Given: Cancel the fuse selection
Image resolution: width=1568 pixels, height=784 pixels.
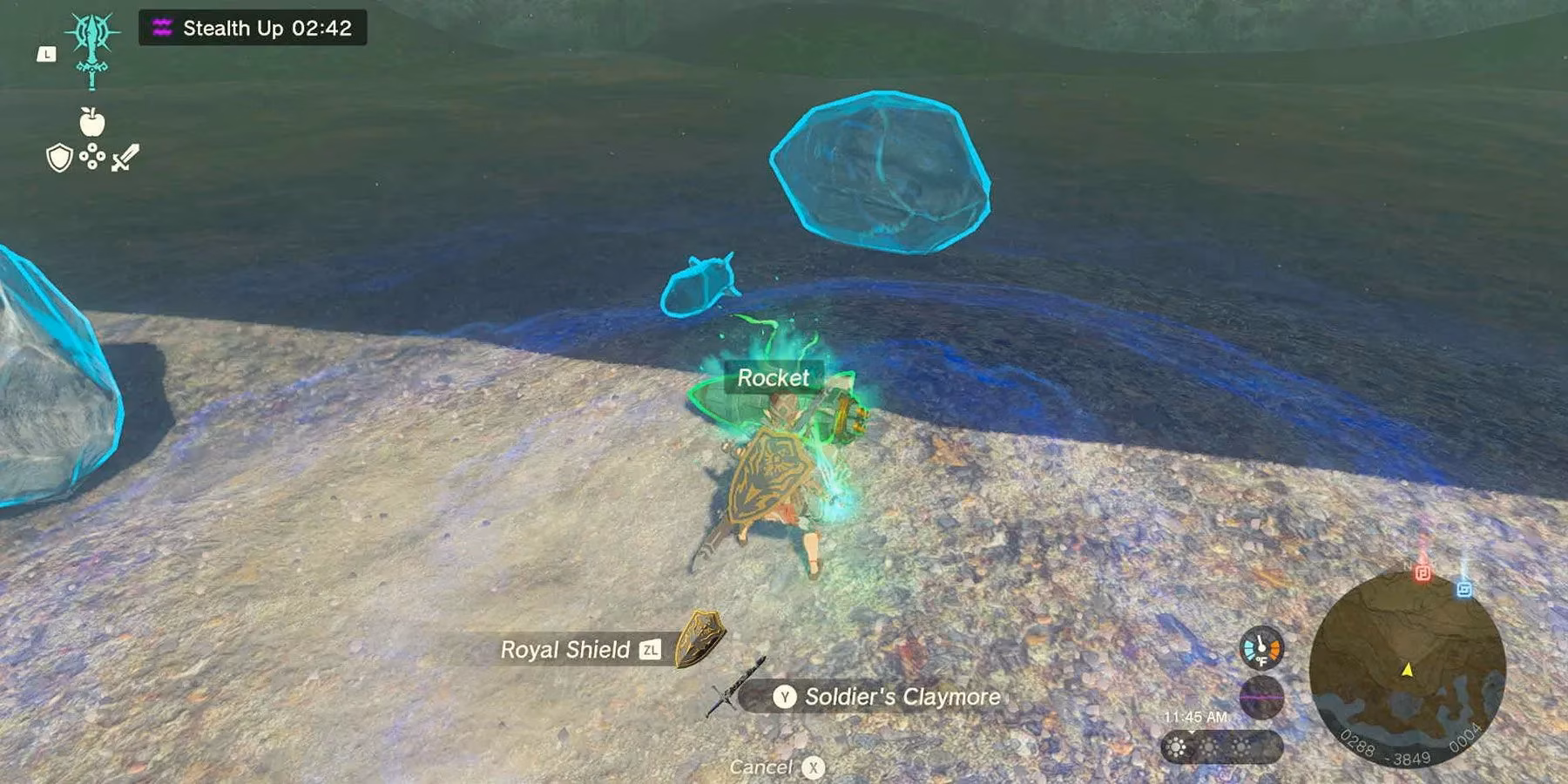Looking at the screenshot, I should (776, 767).
